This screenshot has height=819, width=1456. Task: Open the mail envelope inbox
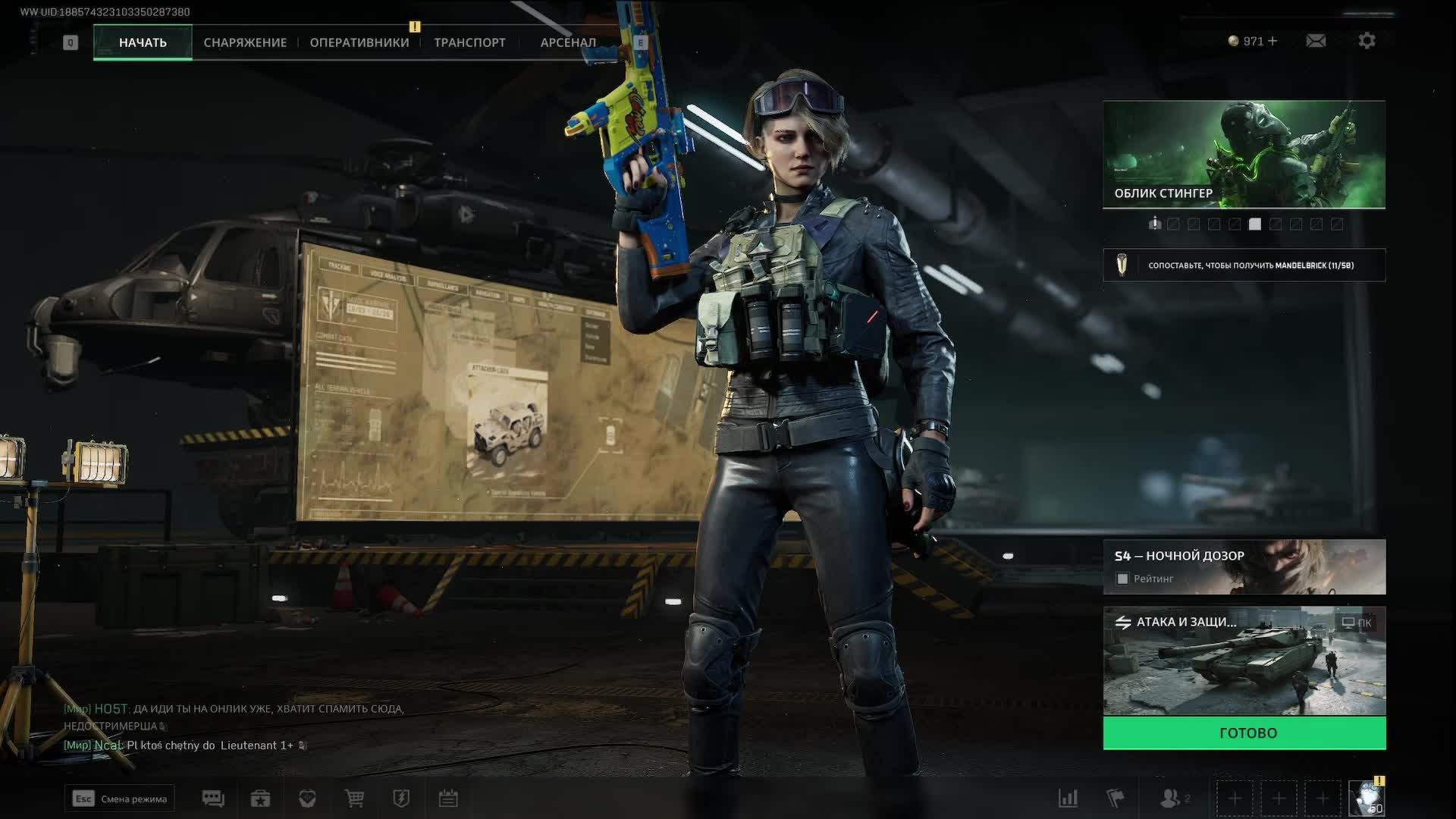coord(1316,41)
